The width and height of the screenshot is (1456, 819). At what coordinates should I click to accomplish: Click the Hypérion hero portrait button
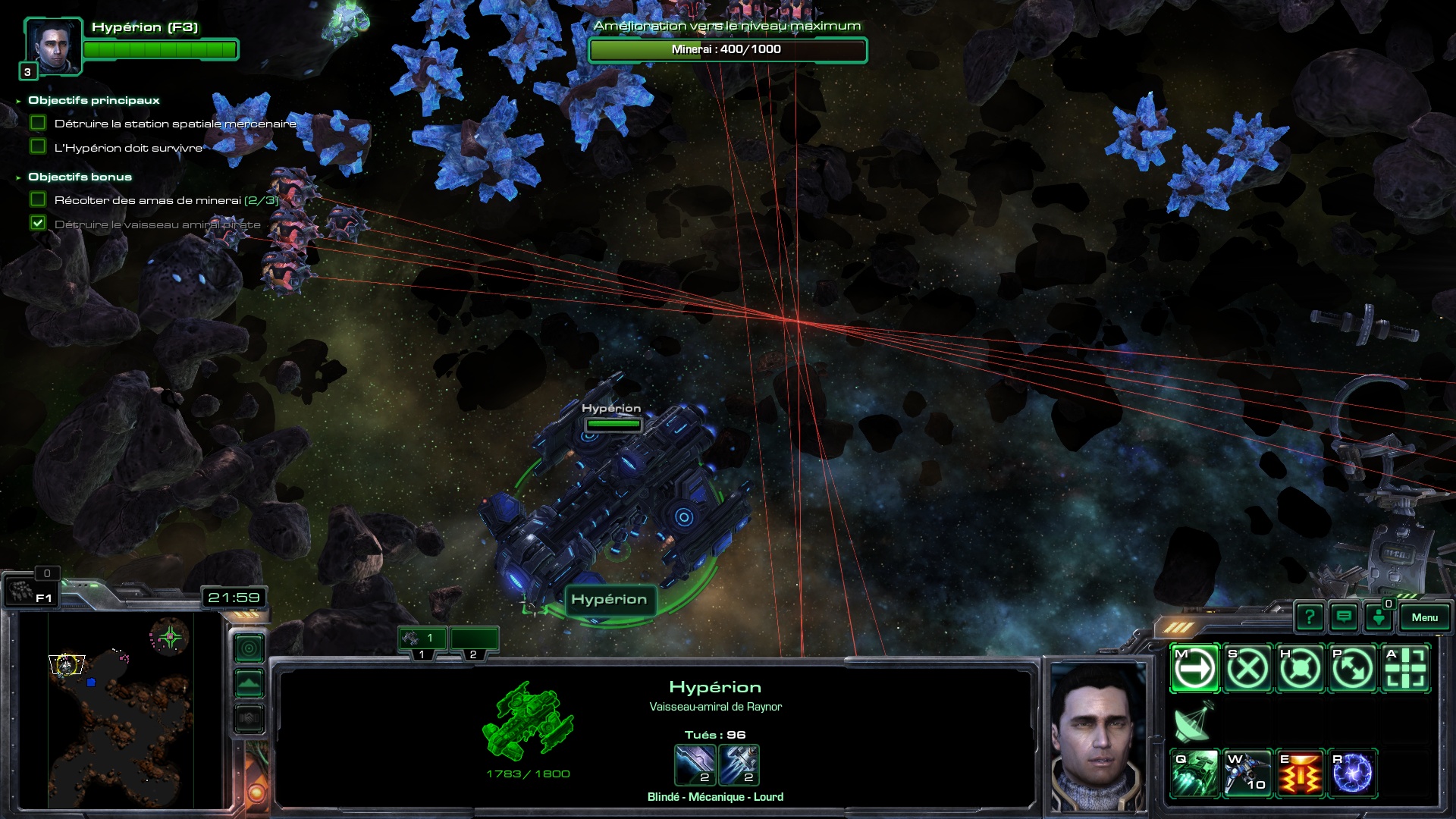point(53,46)
